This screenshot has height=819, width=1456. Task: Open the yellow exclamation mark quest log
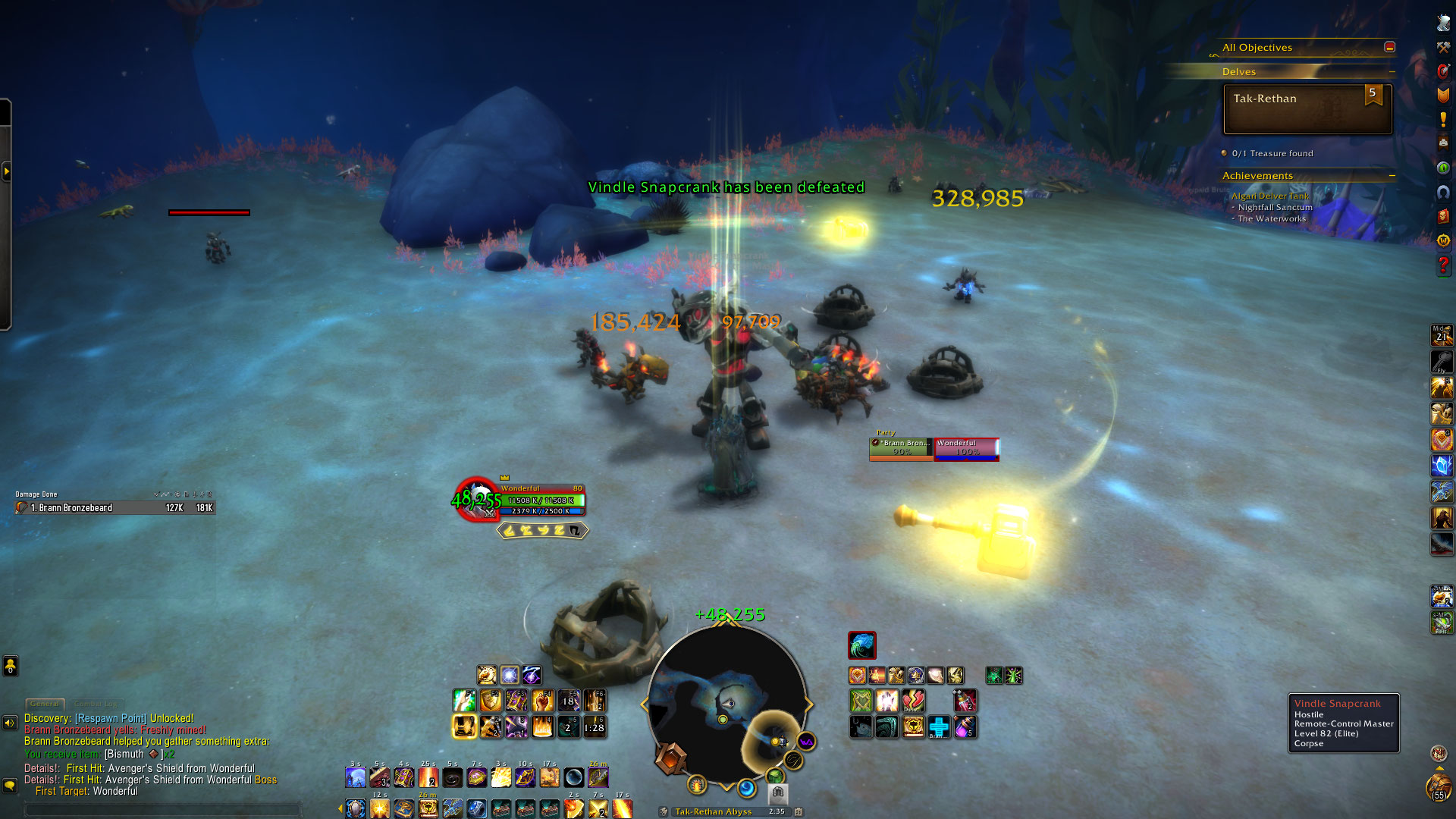1443,120
